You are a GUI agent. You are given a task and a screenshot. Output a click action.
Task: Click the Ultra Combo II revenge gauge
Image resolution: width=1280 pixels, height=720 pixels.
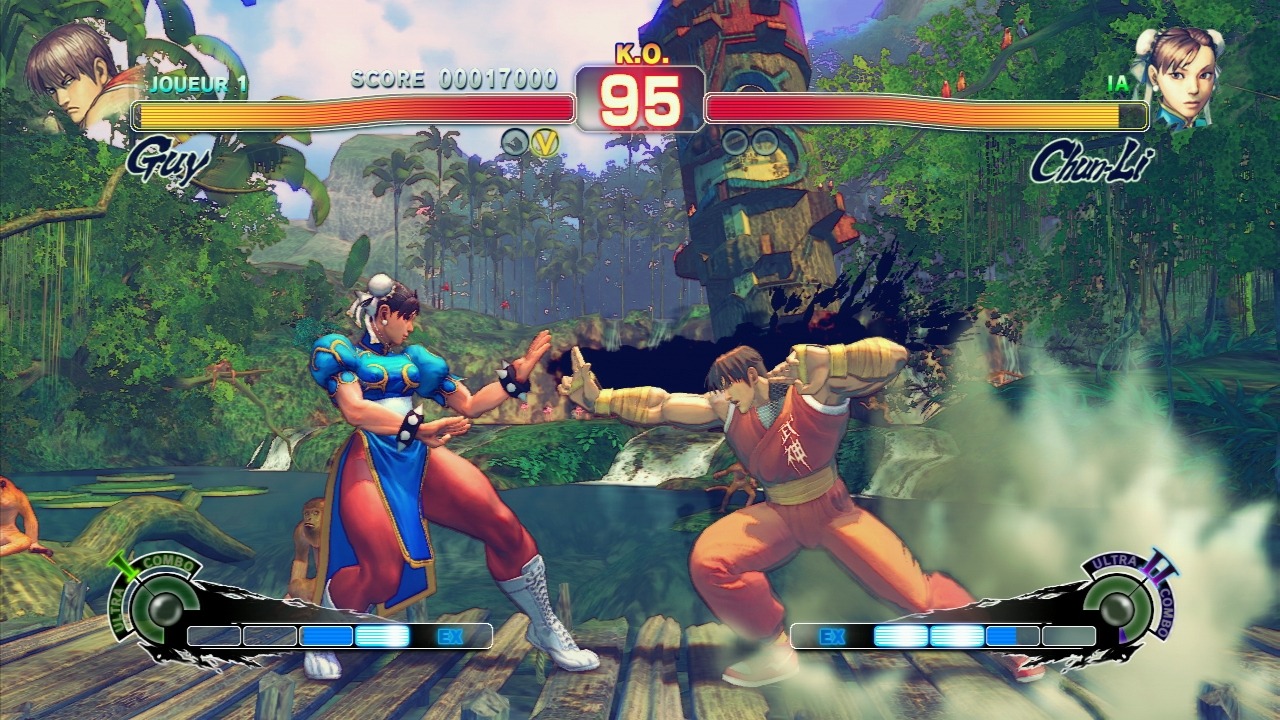[1118, 606]
